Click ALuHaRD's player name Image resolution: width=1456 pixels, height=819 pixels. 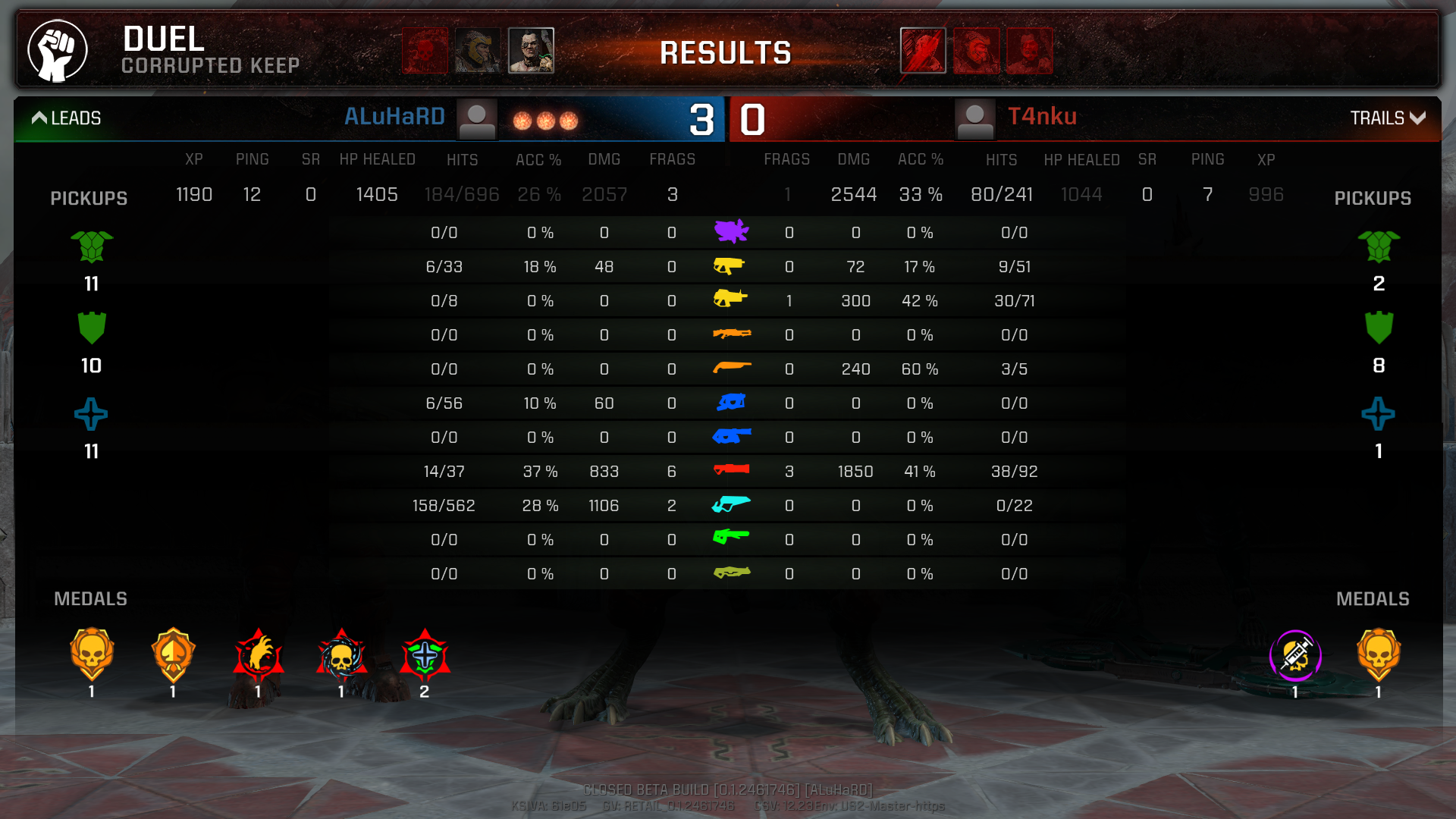(394, 117)
